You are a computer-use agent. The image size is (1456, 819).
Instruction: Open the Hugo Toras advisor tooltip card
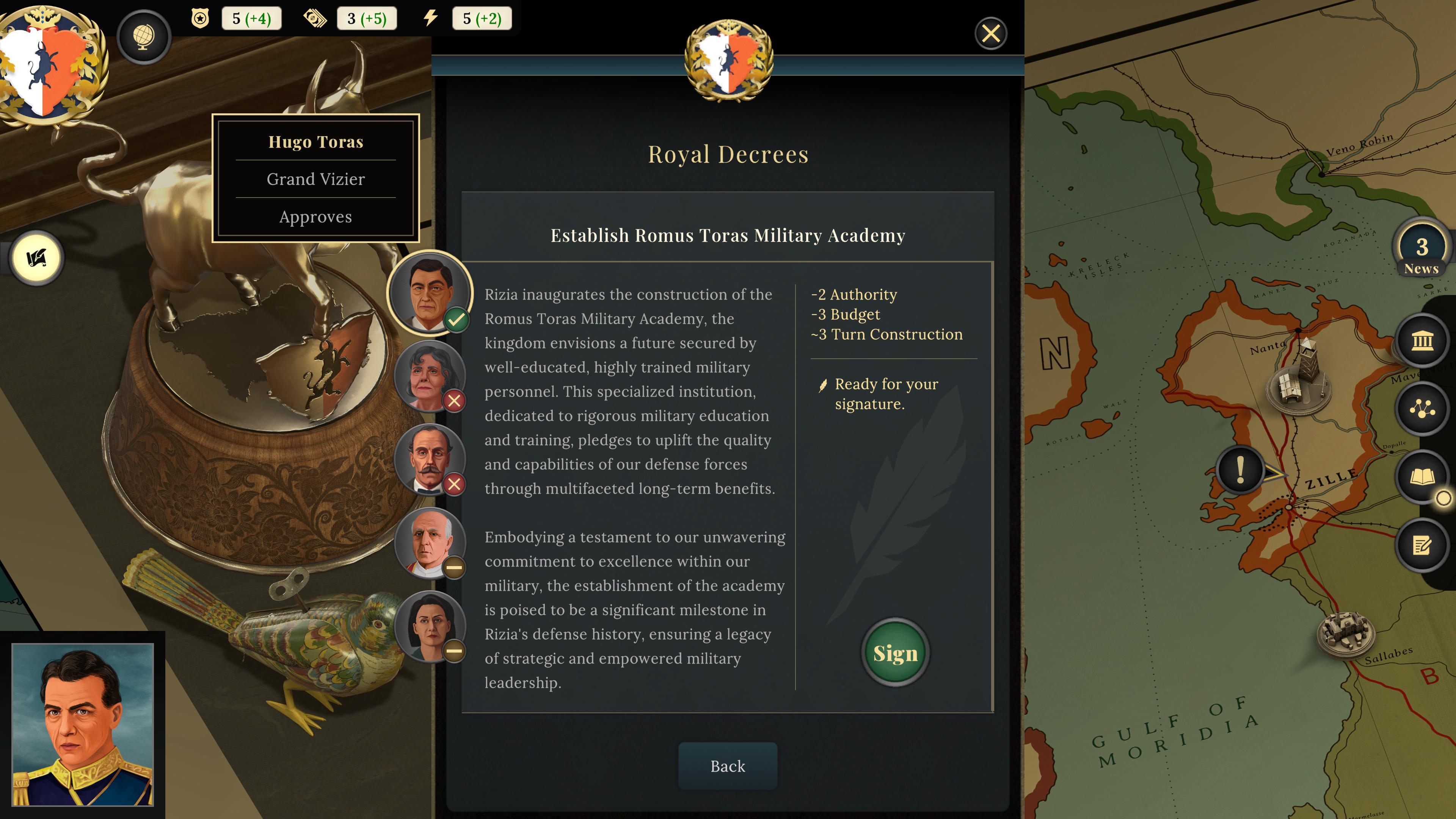pos(315,178)
